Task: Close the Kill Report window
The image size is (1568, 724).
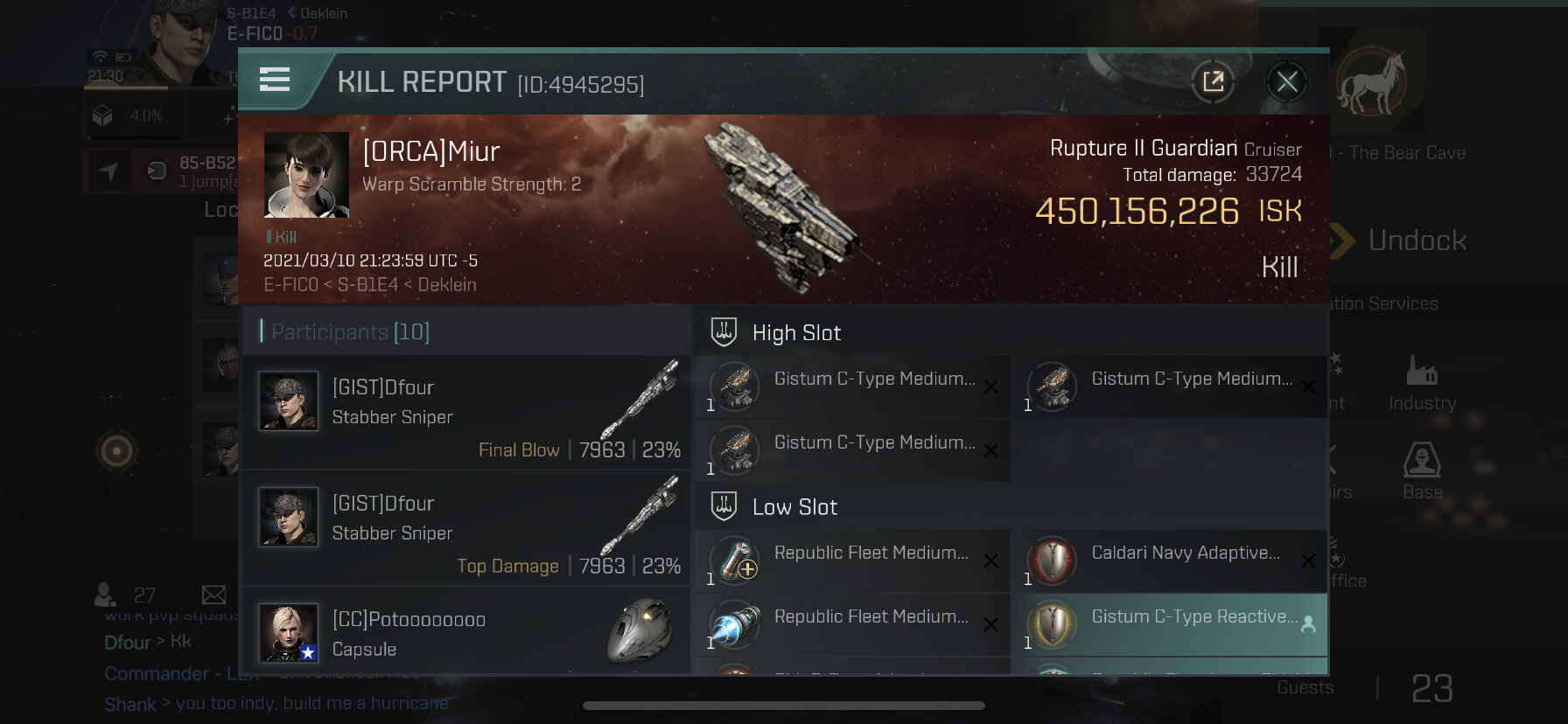Action: point(1286,82)
